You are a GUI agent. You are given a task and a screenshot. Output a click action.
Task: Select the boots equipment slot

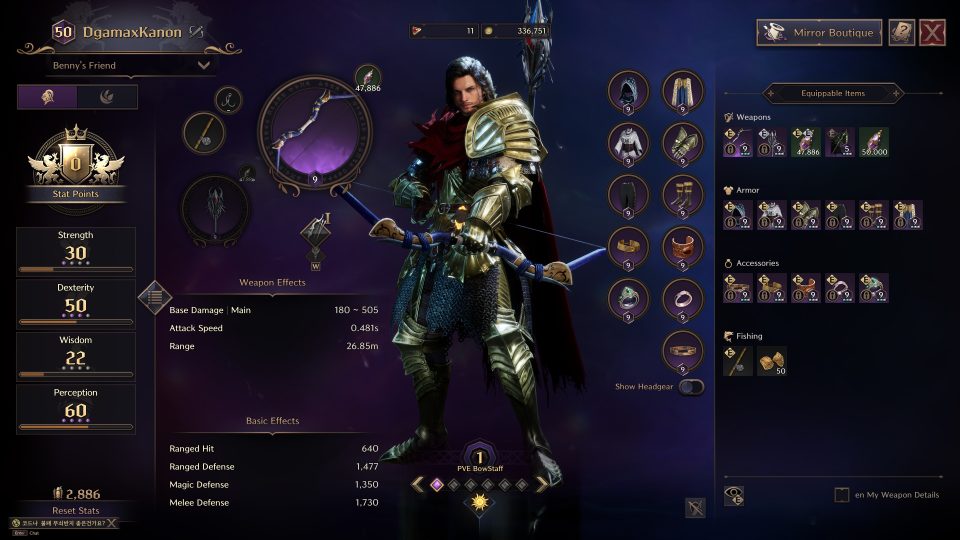click(683, 196)
